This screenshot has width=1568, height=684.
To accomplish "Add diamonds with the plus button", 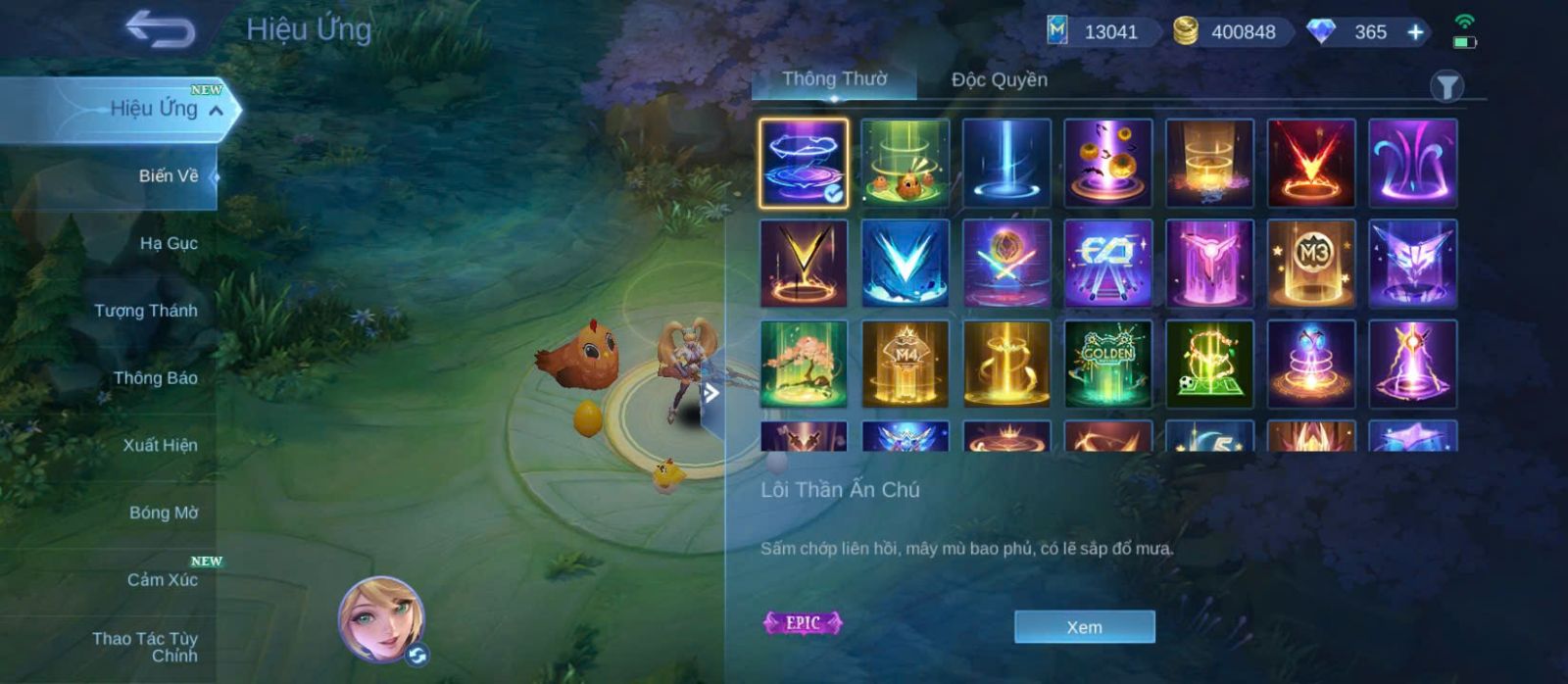I will (x=1415, y=32).
